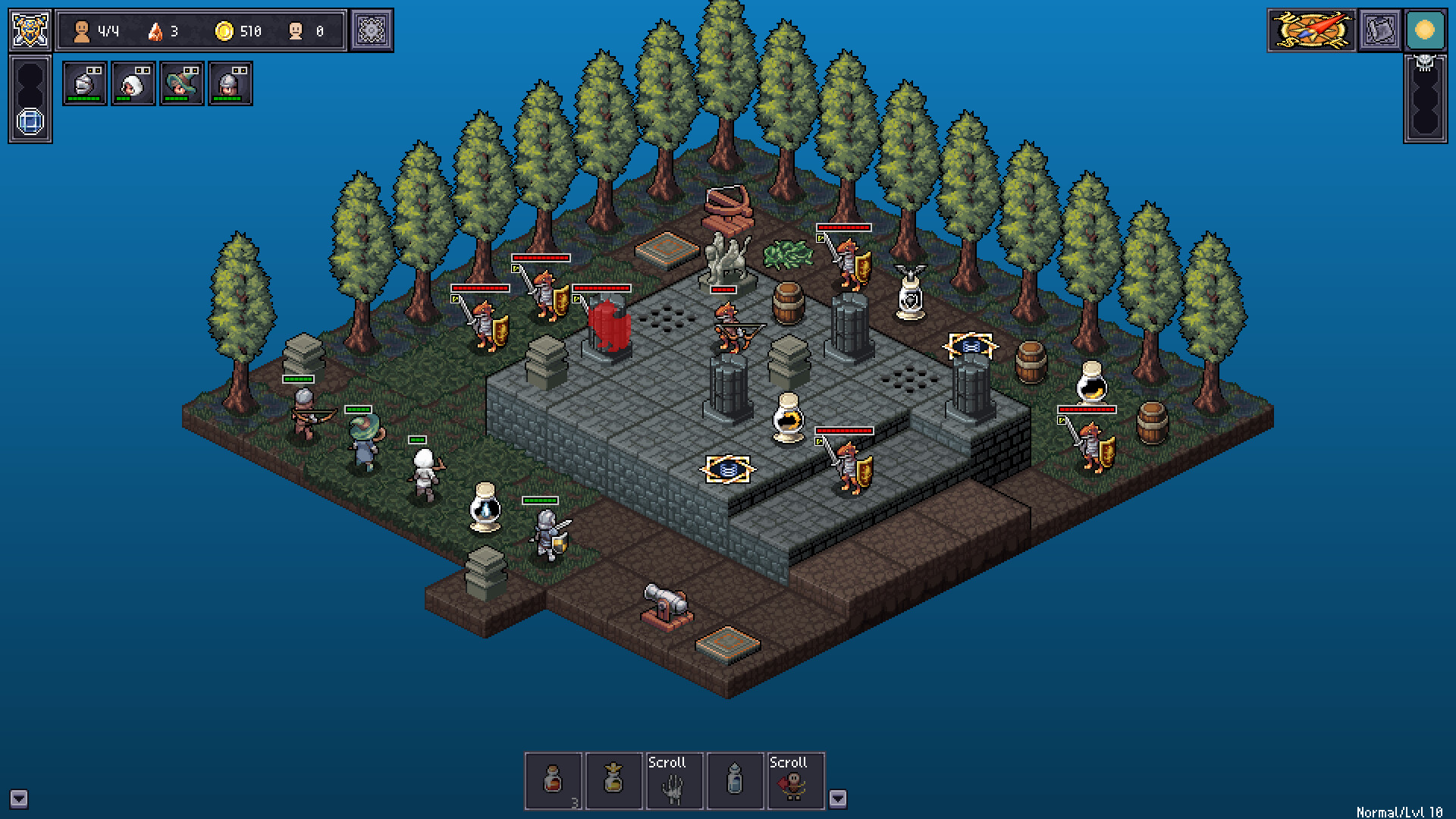The height and width of the screenshot is (819, 1456).
Task: Select the rightmost soldier helmet portrait
Action: pos(230,83)
